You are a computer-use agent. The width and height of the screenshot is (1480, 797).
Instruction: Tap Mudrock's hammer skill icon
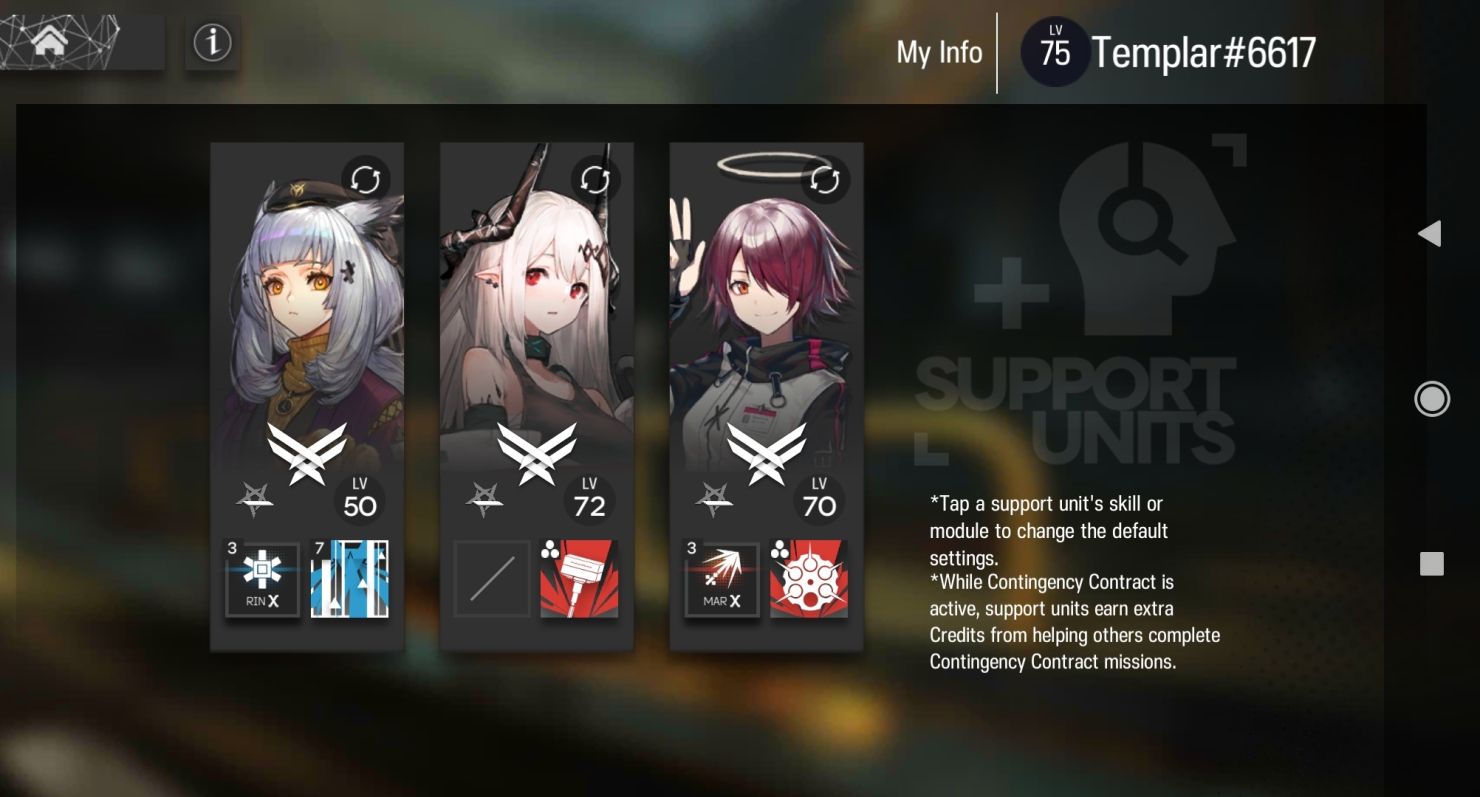580,579
